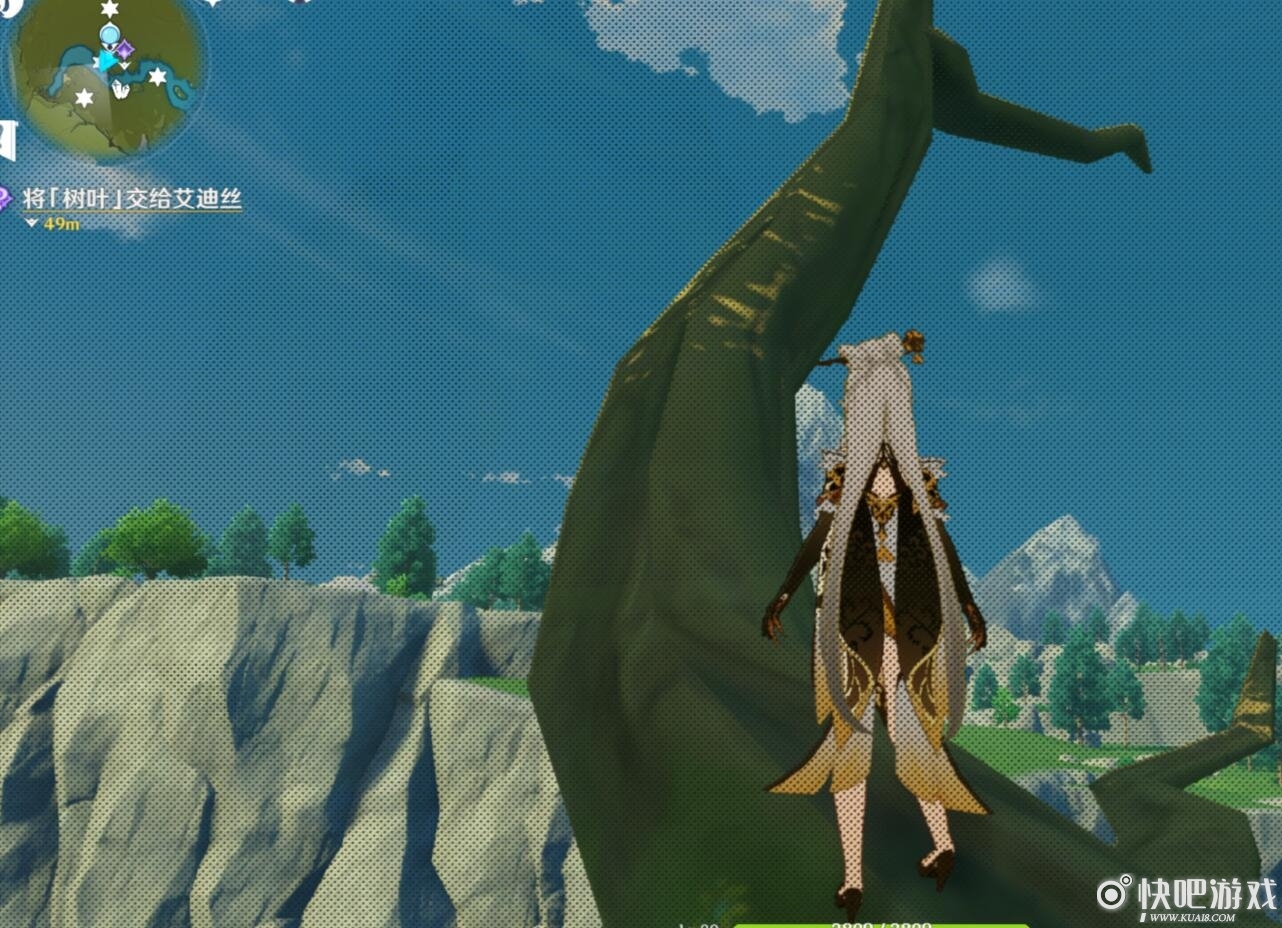This screenshot has width=1282, height=928.
Task: Open the quest log flag icon
Action: 8,141
